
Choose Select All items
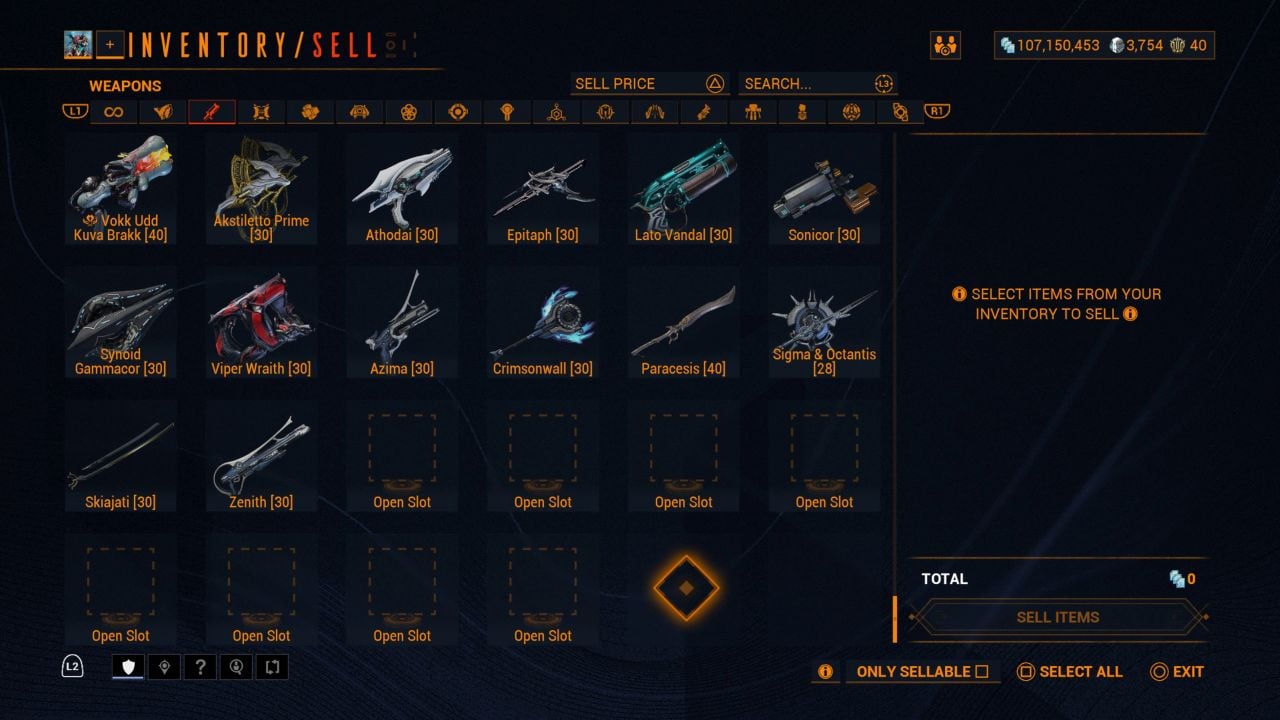(1070, 672)
